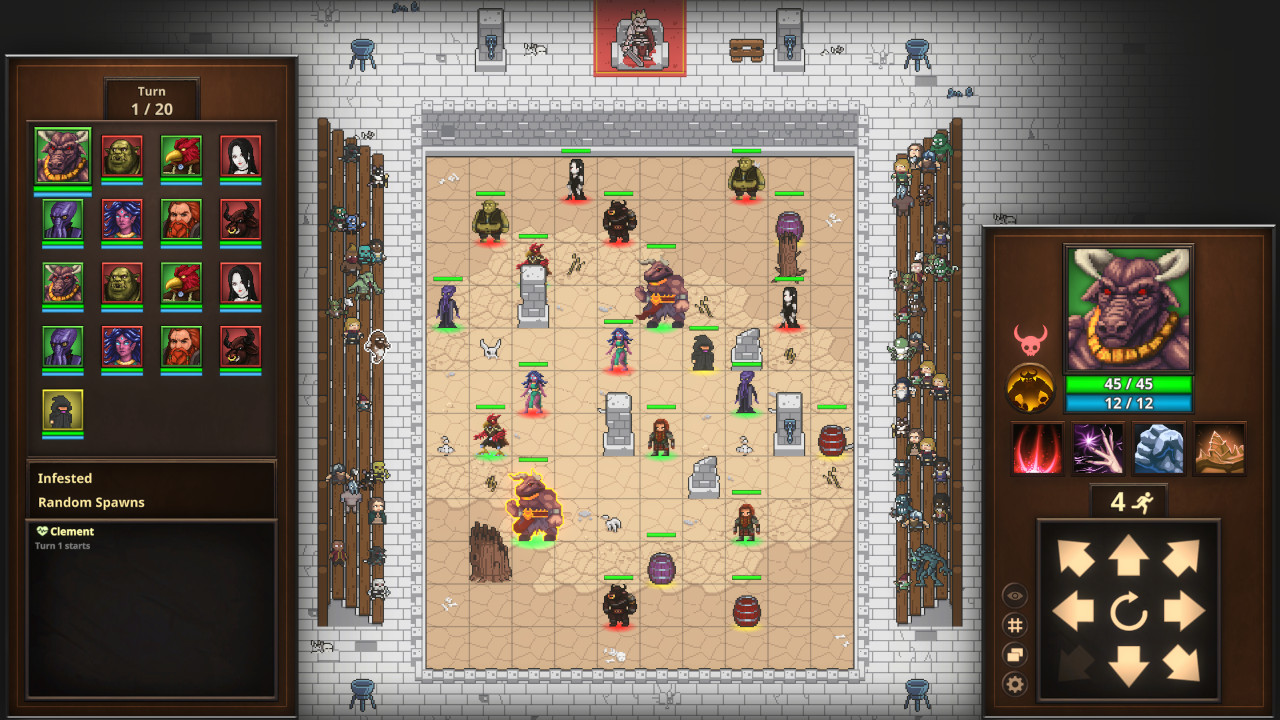The height and width of the screenshot is (720, 1280).
Task: Select the Turn 1/20 counter tab
Action: coord(151,99)
